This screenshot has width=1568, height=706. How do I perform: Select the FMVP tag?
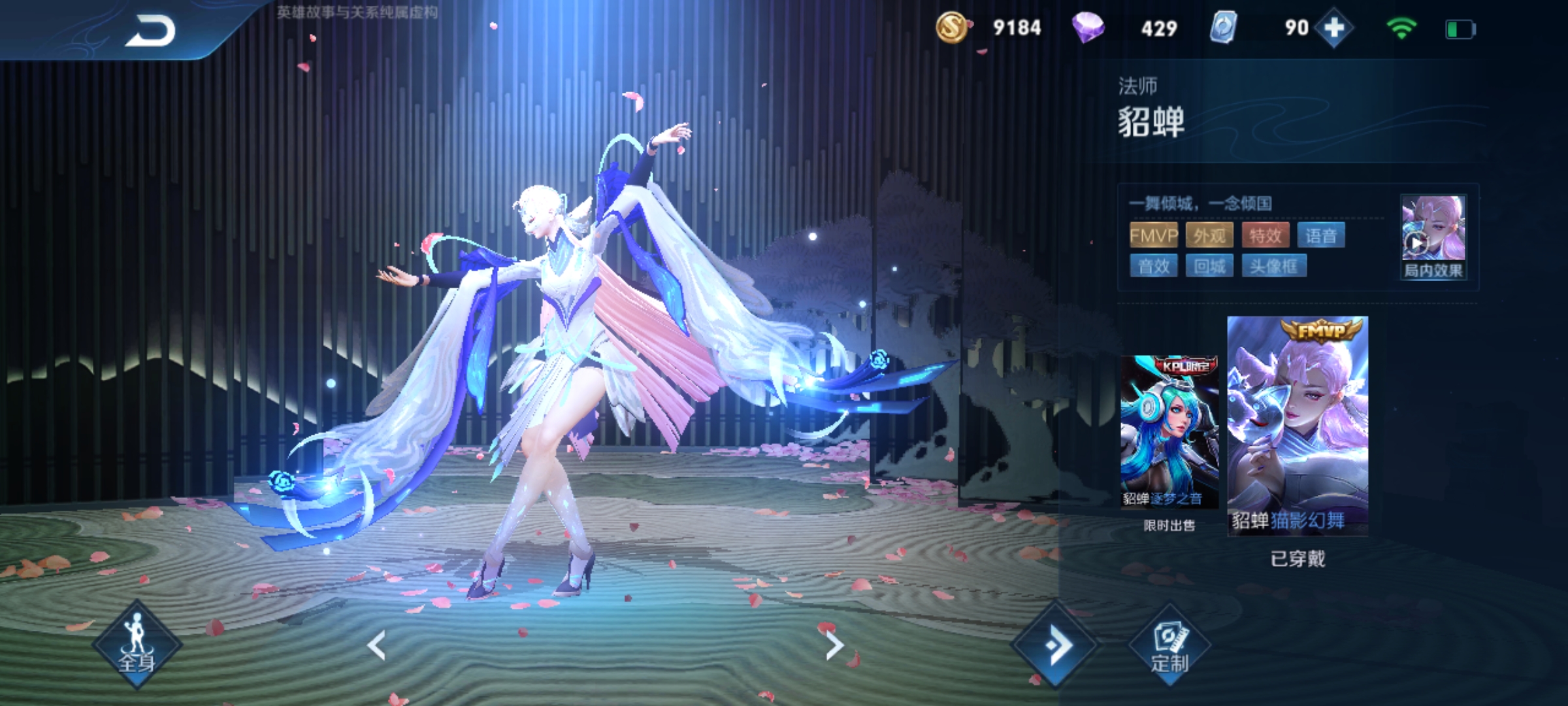pyautogui.click(x=1153, y=235)
